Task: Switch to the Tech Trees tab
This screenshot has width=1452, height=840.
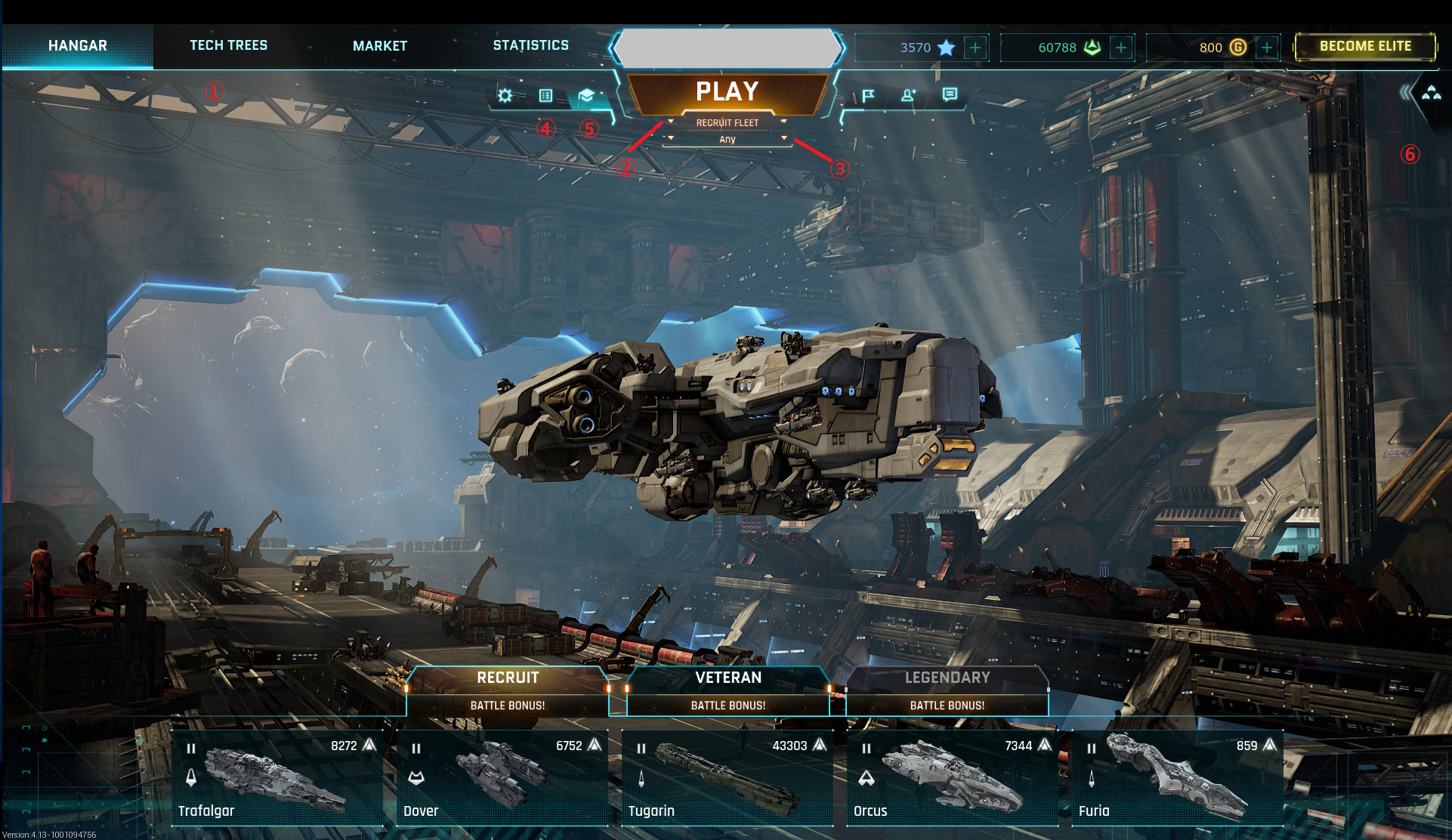Action: pyautogui.click(x=228, y=45)
